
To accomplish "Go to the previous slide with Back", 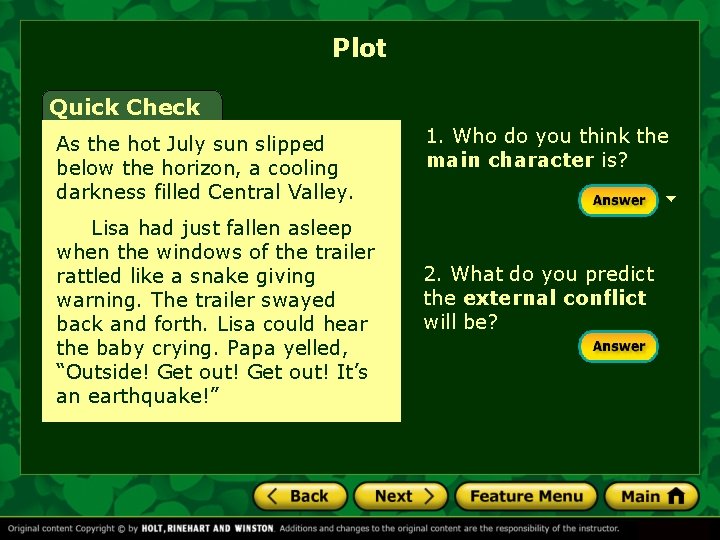I will (x=300, y=496).
